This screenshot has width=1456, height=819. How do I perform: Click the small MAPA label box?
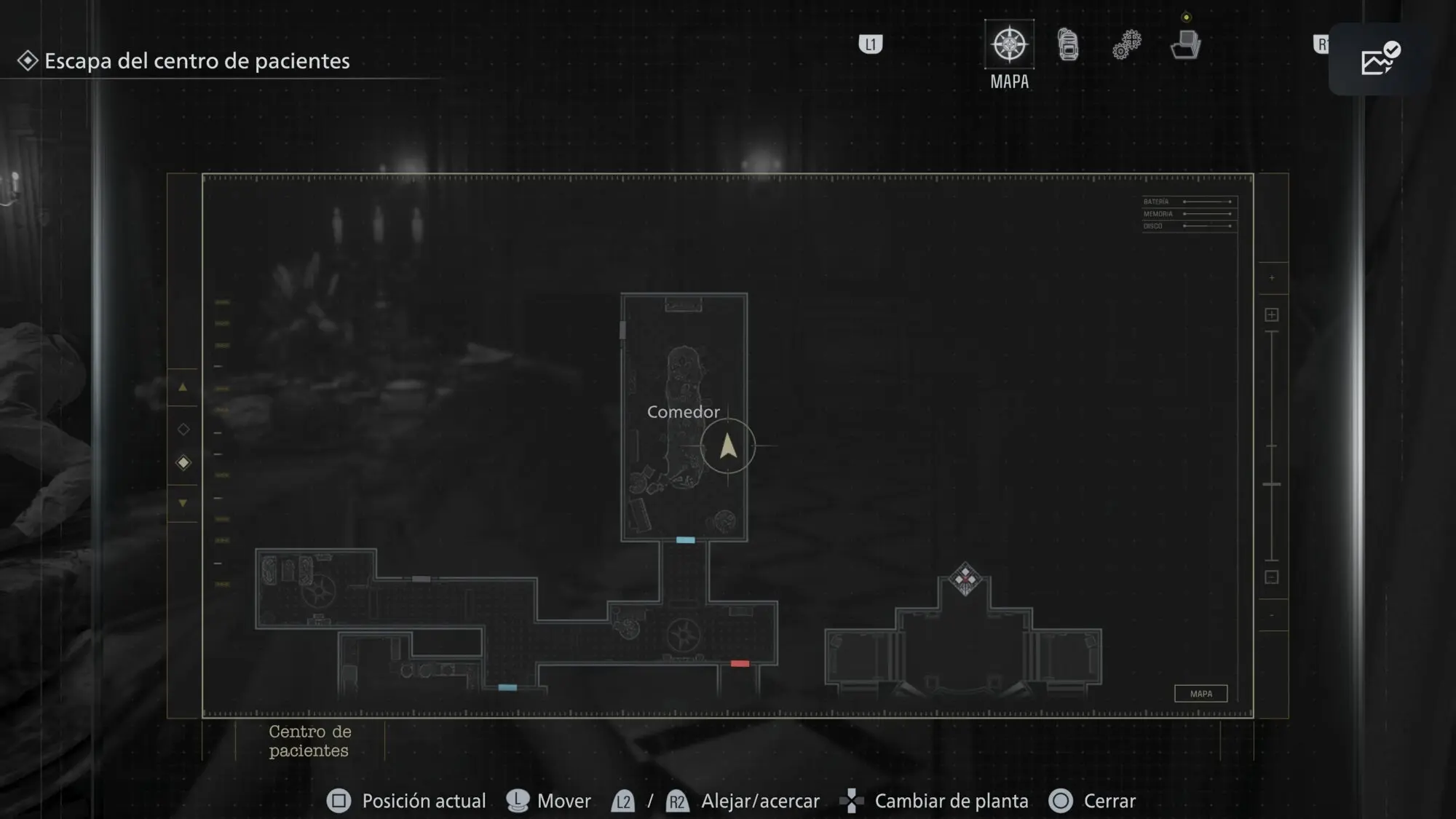tap(1201, 694)
